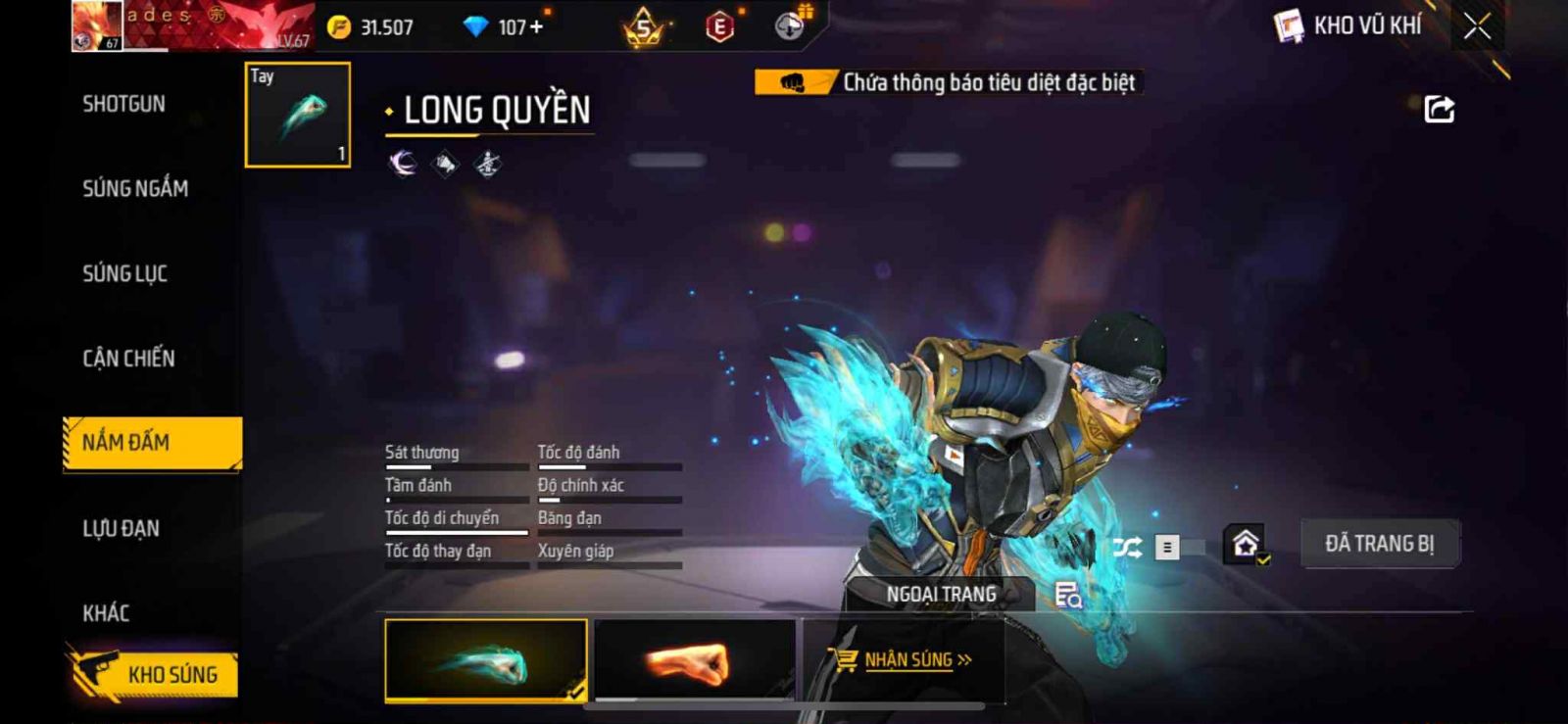Add diamonds with the plus button
The width and height of the screenshot is (1568, 724).
click(535, 27)
